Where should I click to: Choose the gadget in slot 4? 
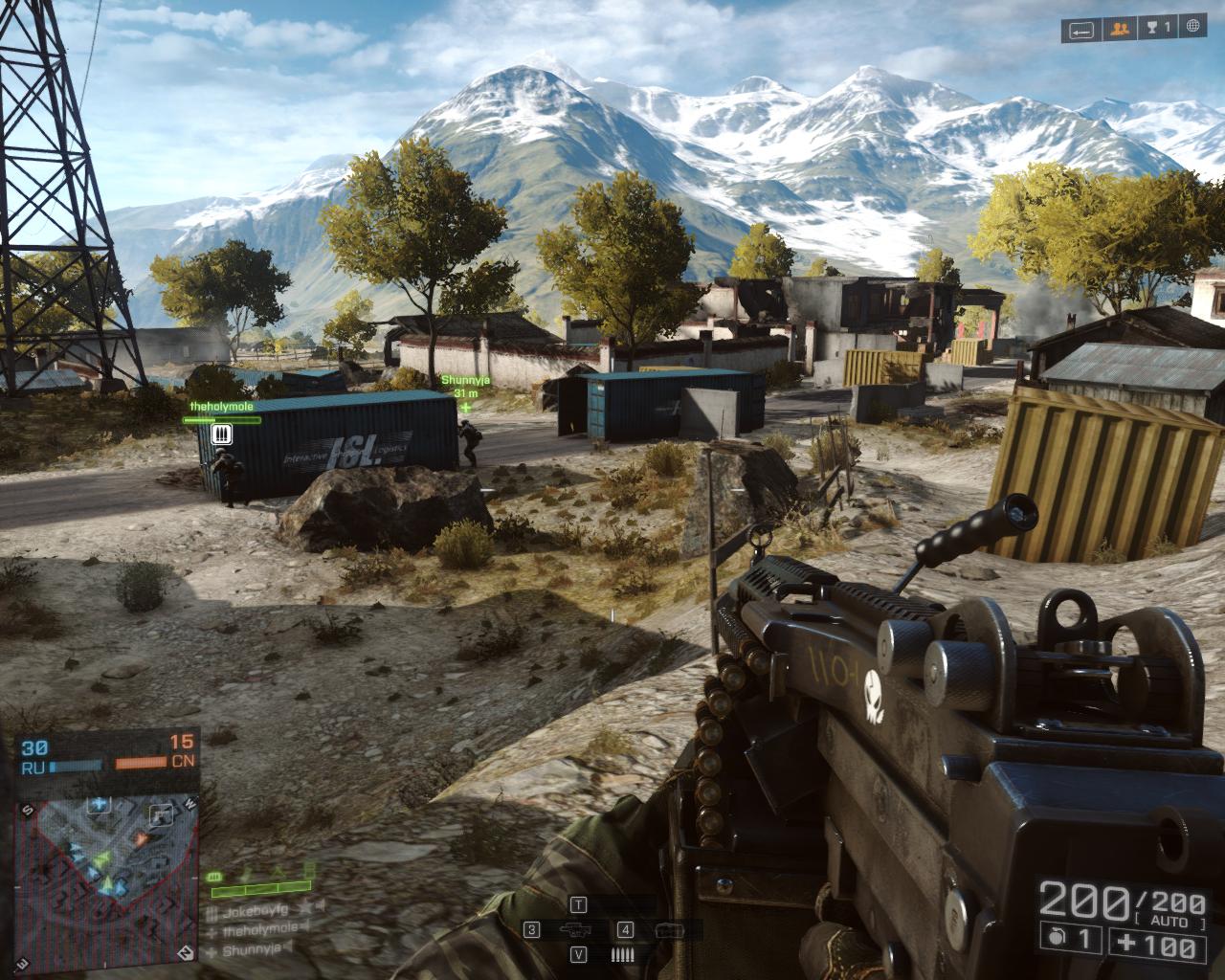pos(666,930)
